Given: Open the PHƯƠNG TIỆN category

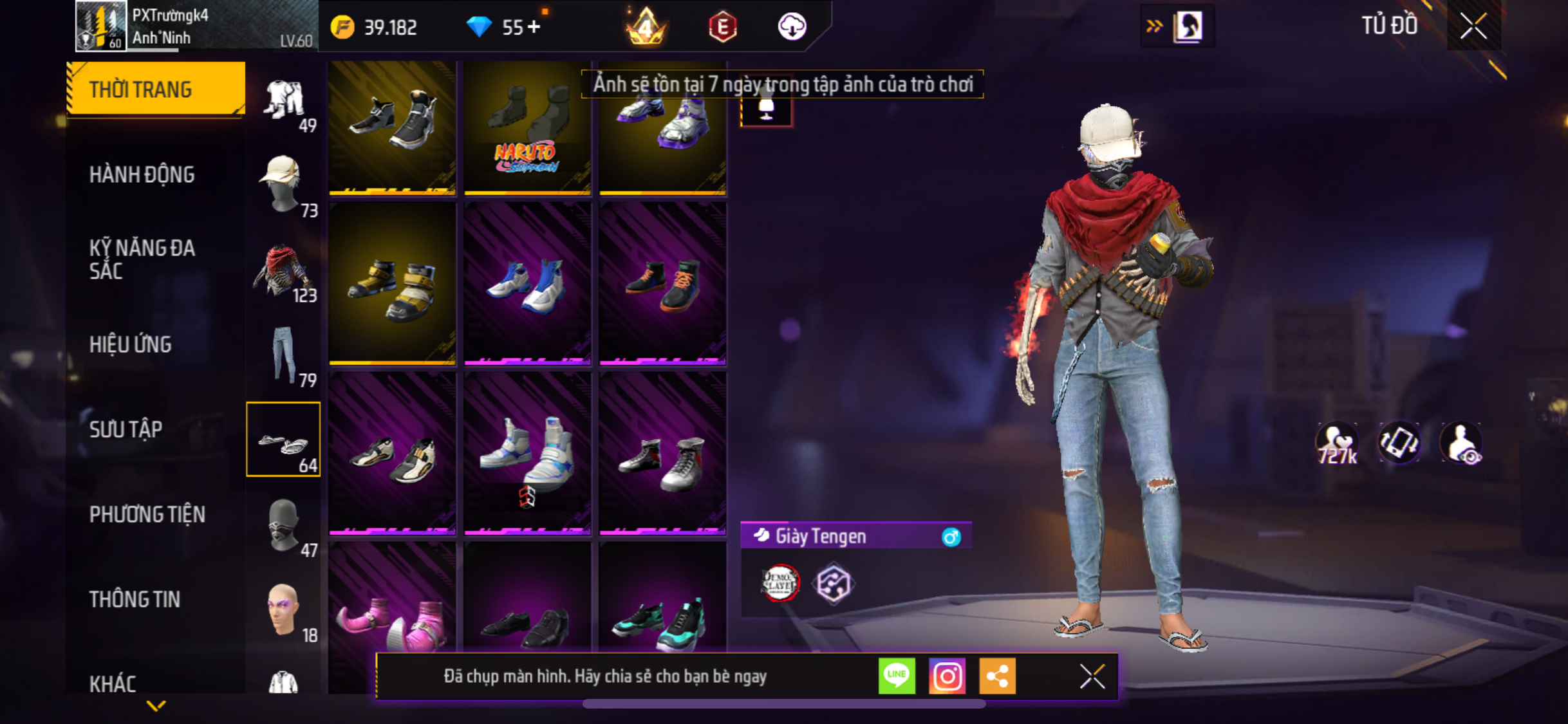Looking at the screenshot, I should tap(147, 514).
